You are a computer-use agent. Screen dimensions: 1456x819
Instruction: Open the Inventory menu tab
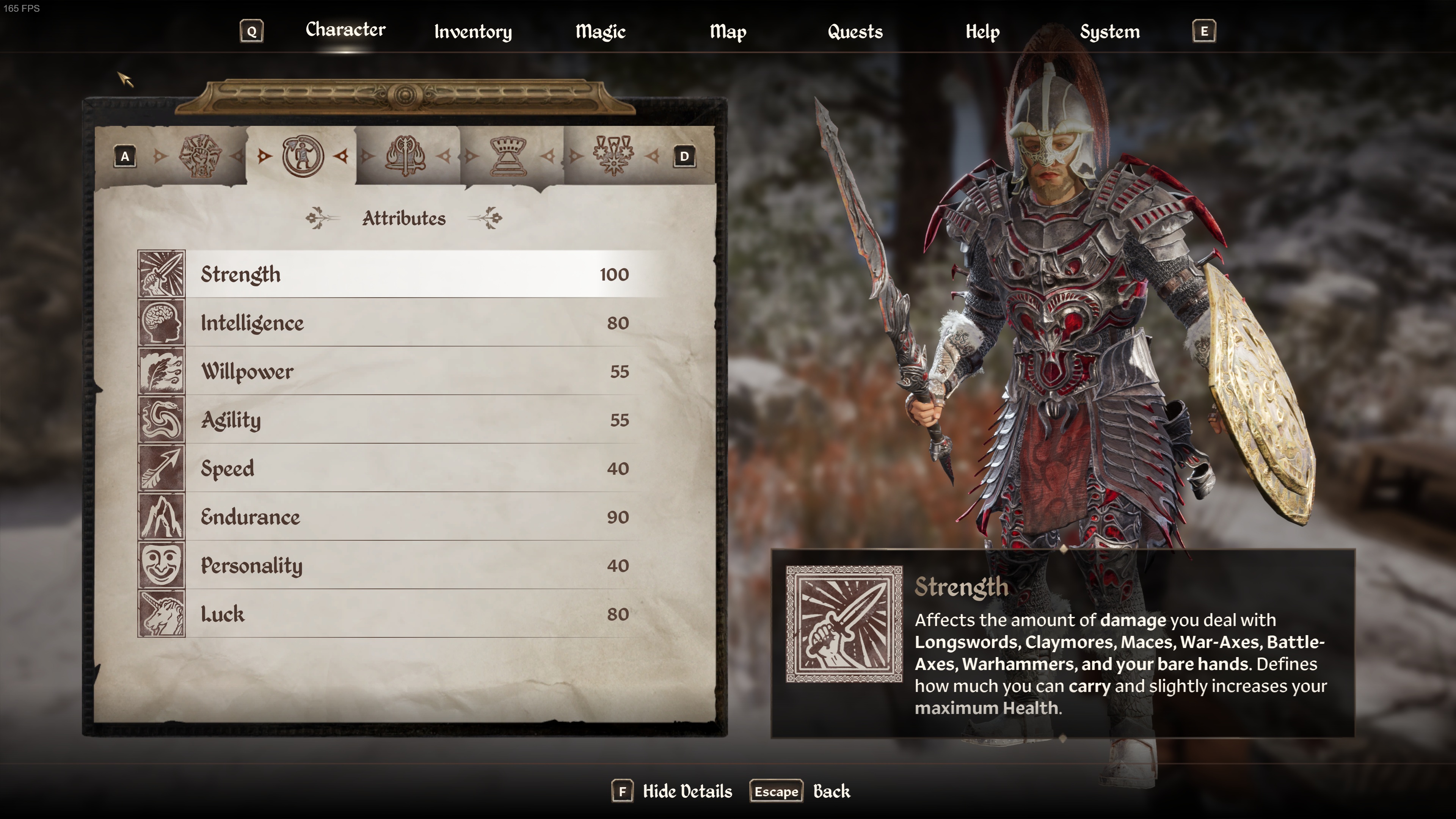click(472, 31)
